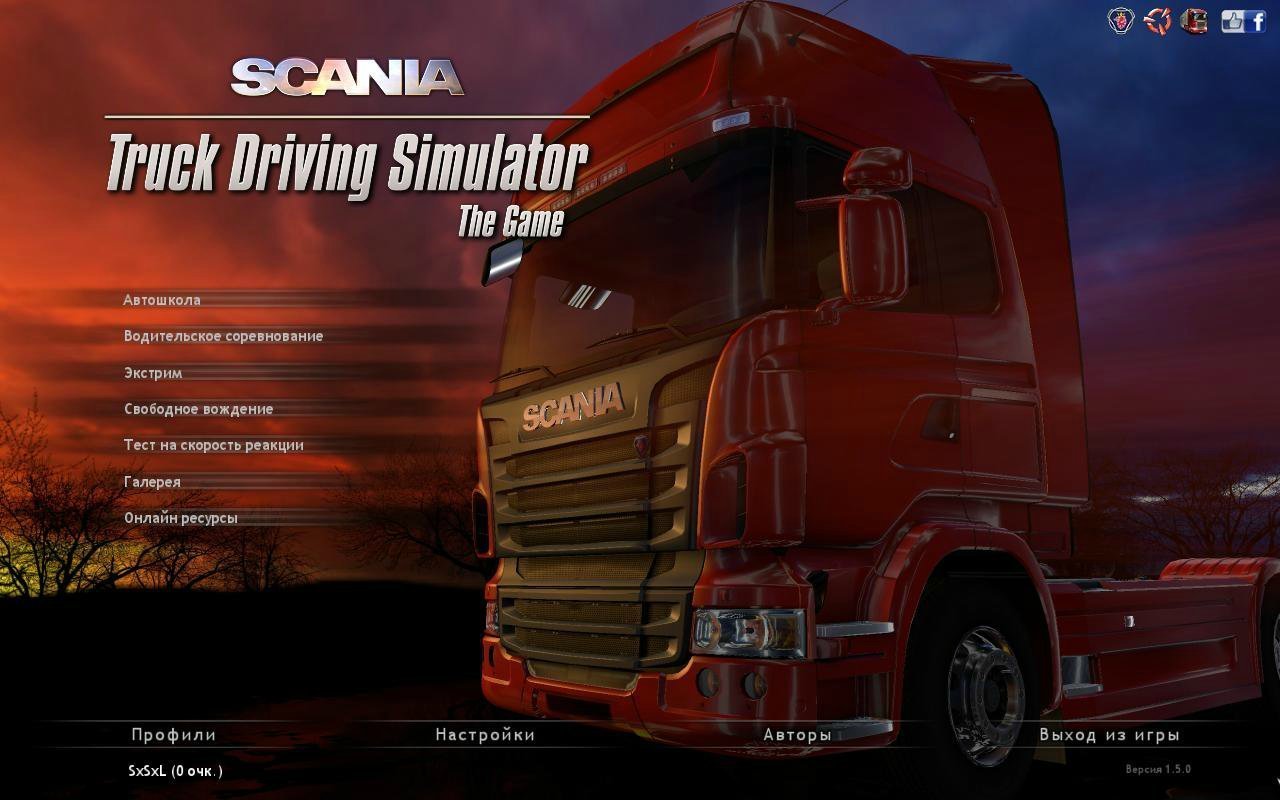Screen dimensions: 1280x800
Task: Open the Профили screen
Action: (x=173, y=735)
